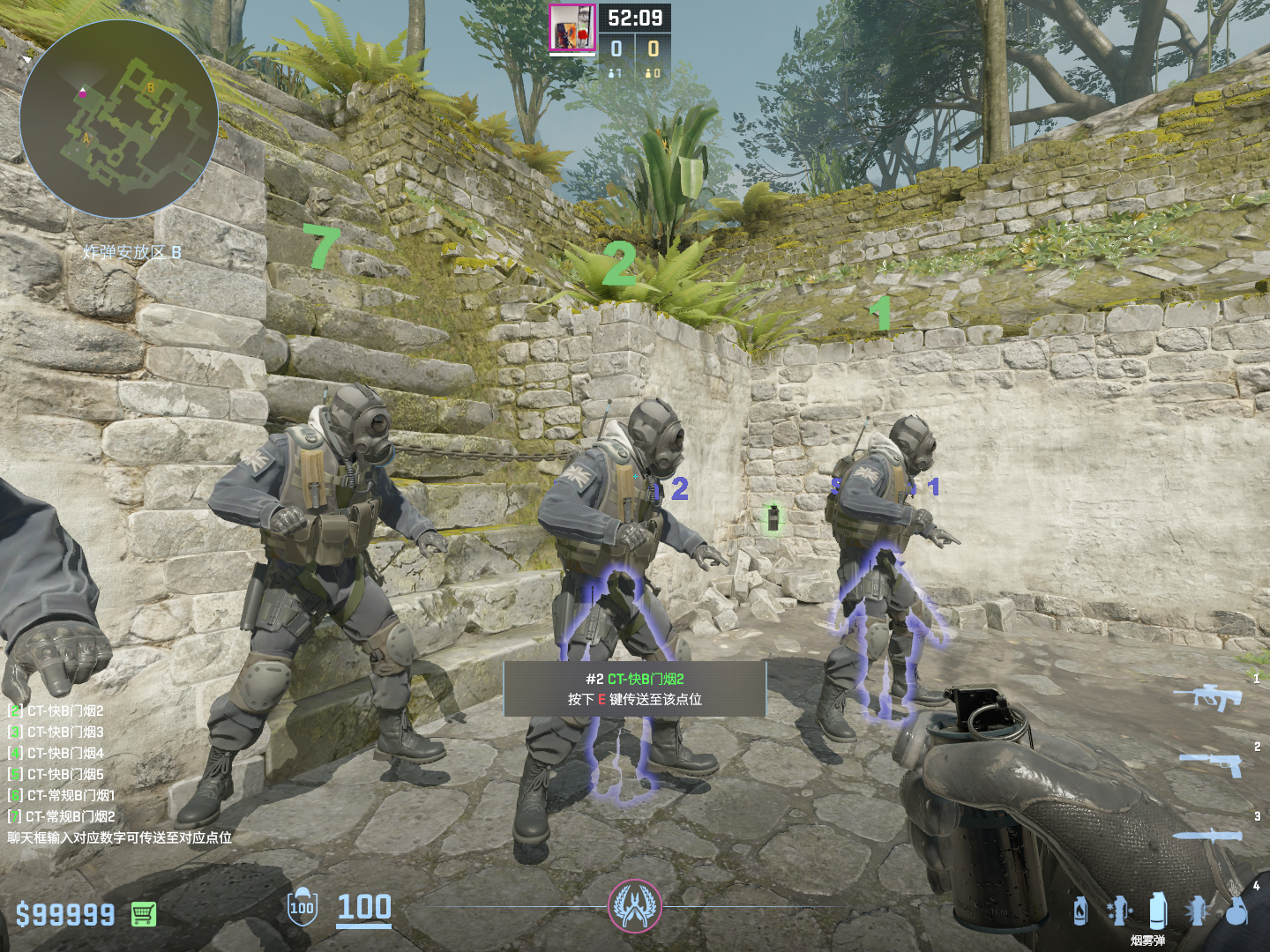
Task: Select the knife weapon slot
Action: [x=1207, y=835]
